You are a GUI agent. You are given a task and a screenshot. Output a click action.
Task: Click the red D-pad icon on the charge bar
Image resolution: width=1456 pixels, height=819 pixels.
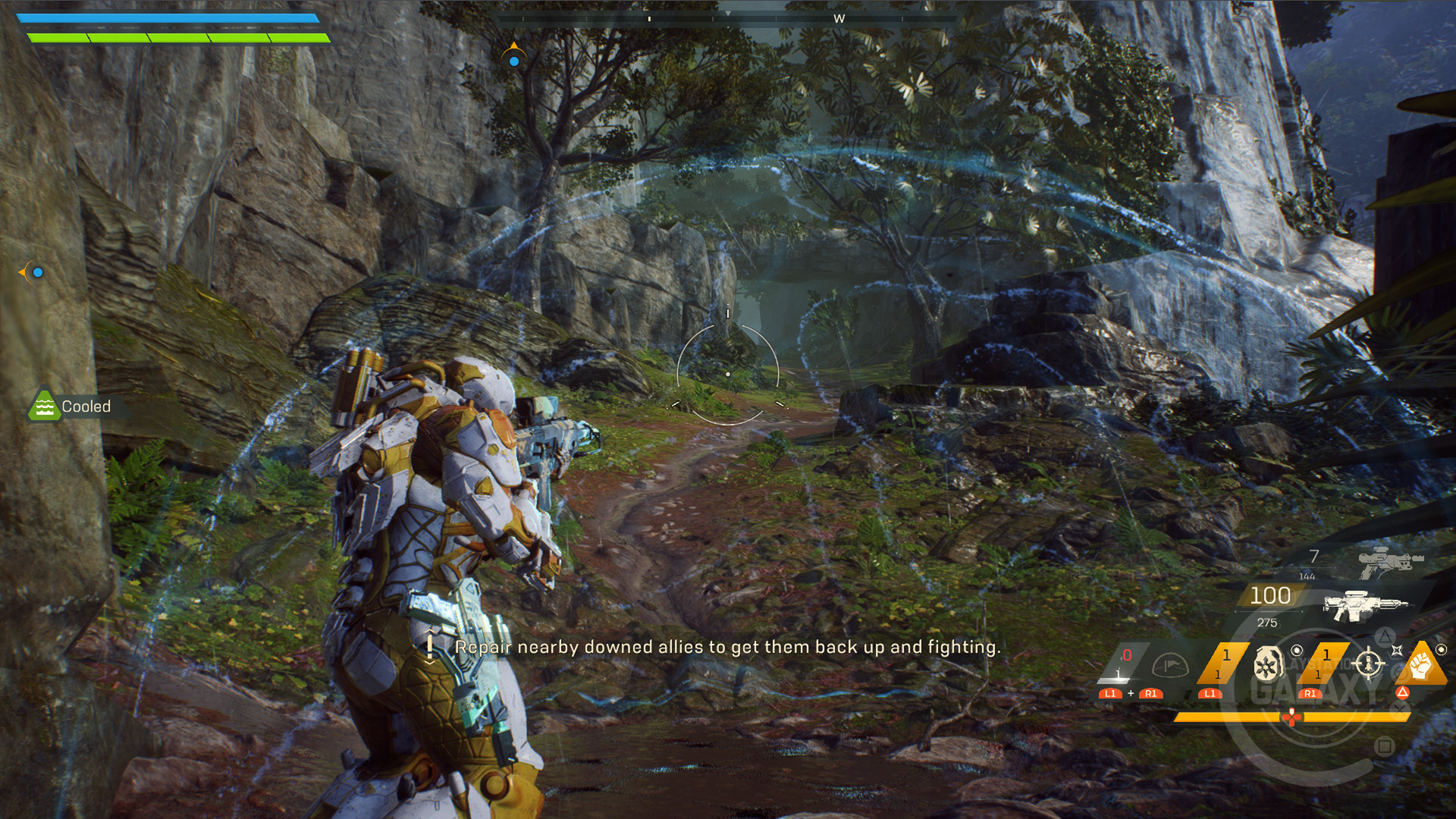(1292, 718)
